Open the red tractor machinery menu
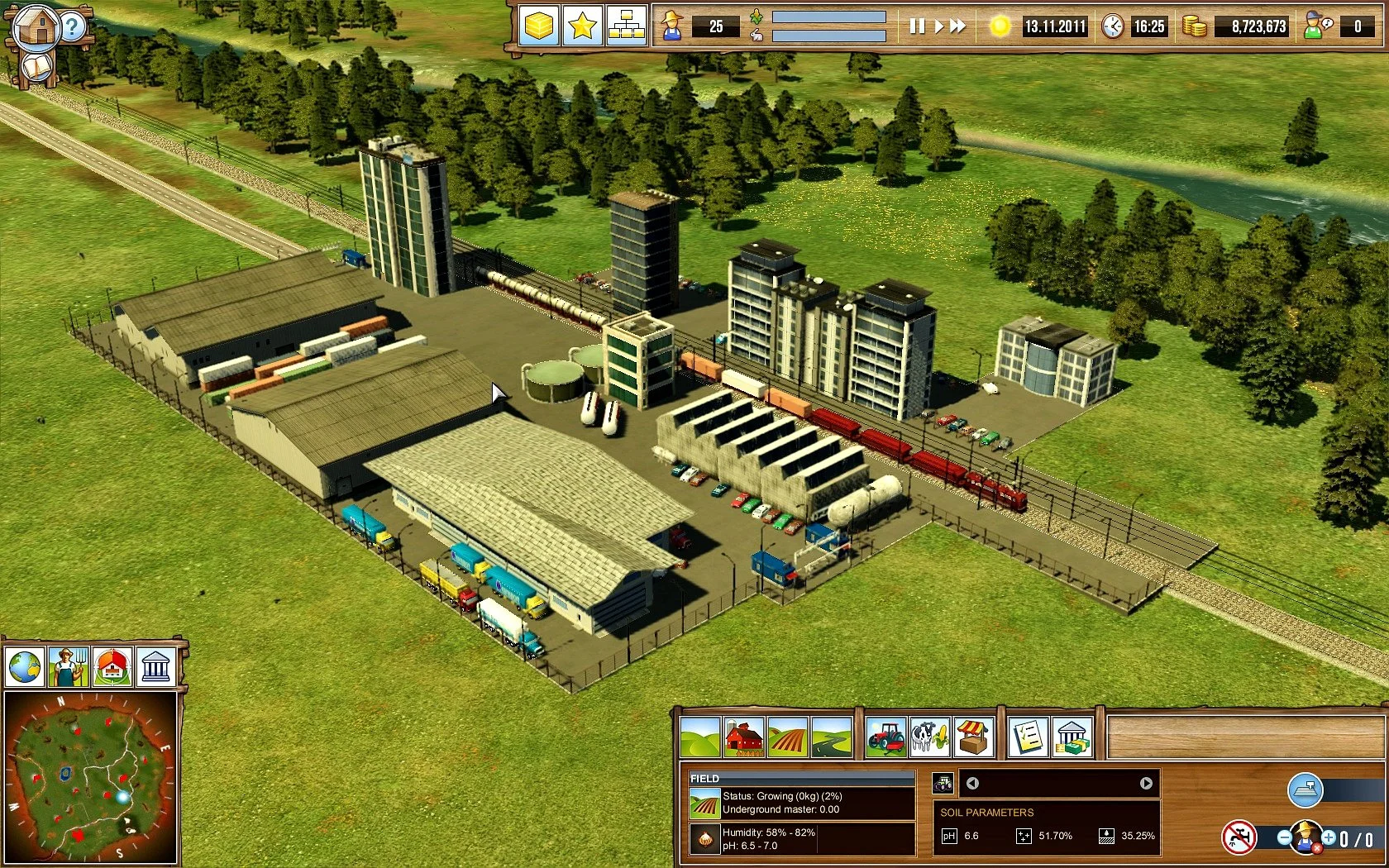1389x868 pixels. 885,737
